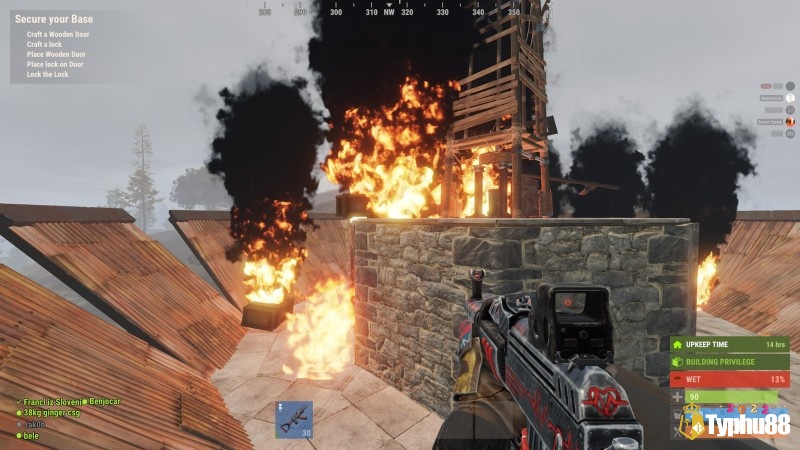Click Simon's avatar in voice overlay
This screenshot has width=800, height=450.
(790, 121)
